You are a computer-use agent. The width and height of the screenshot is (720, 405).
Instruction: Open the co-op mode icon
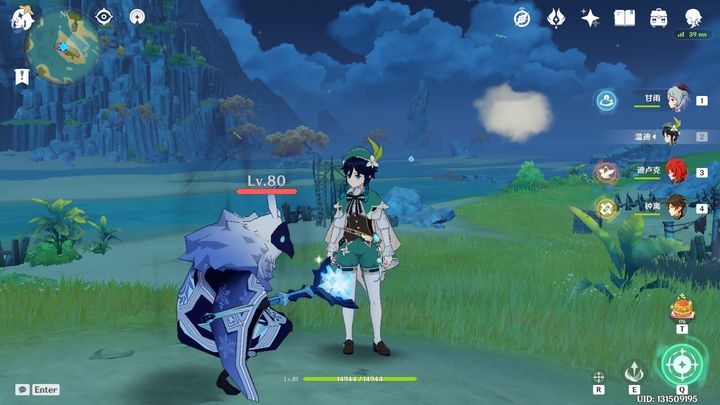point(137,17)
